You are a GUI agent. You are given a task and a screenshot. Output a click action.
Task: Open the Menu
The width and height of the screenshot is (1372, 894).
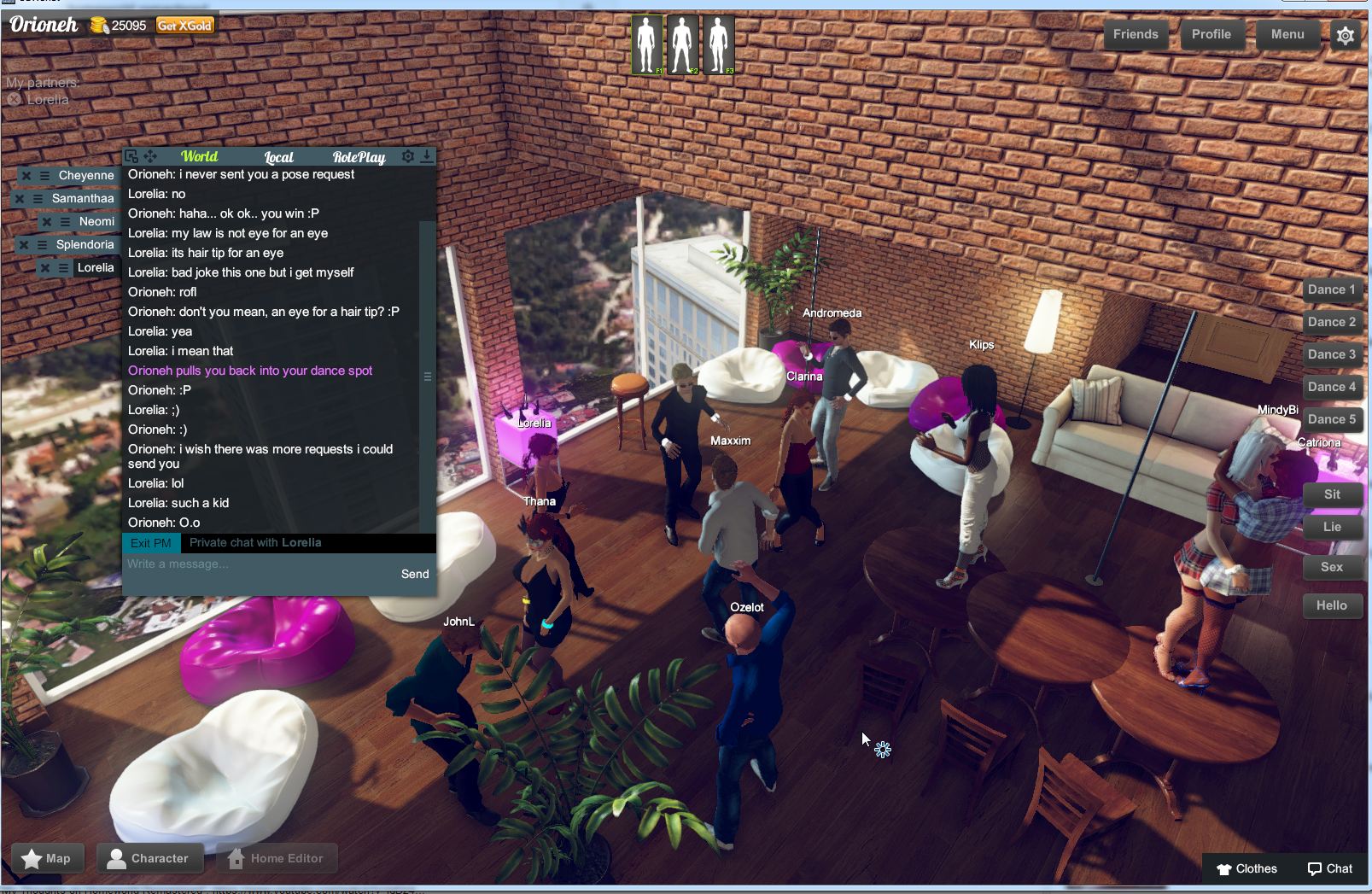tap(1287, 34)
